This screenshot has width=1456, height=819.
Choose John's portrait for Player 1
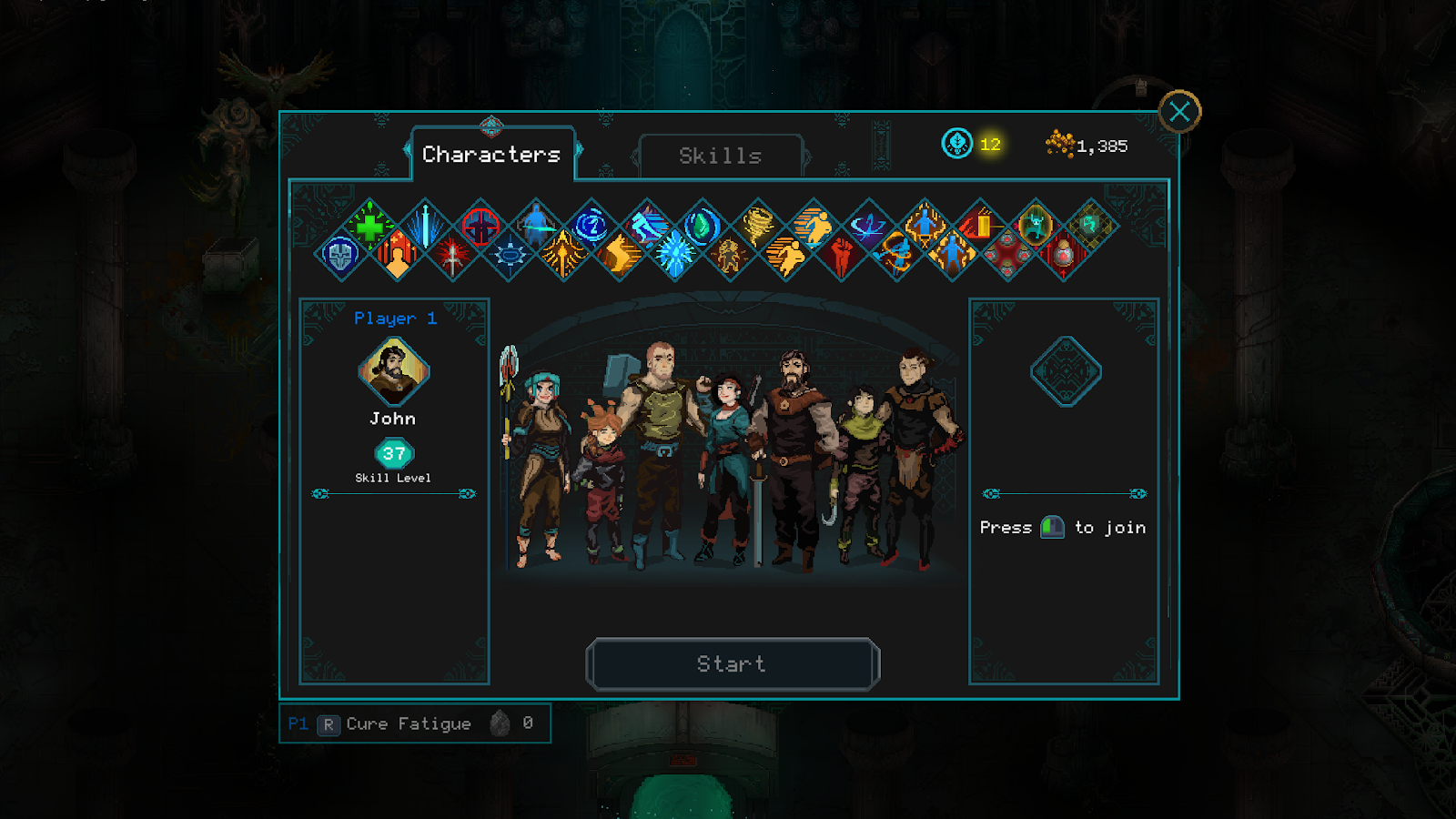click(x=393, y=371)
